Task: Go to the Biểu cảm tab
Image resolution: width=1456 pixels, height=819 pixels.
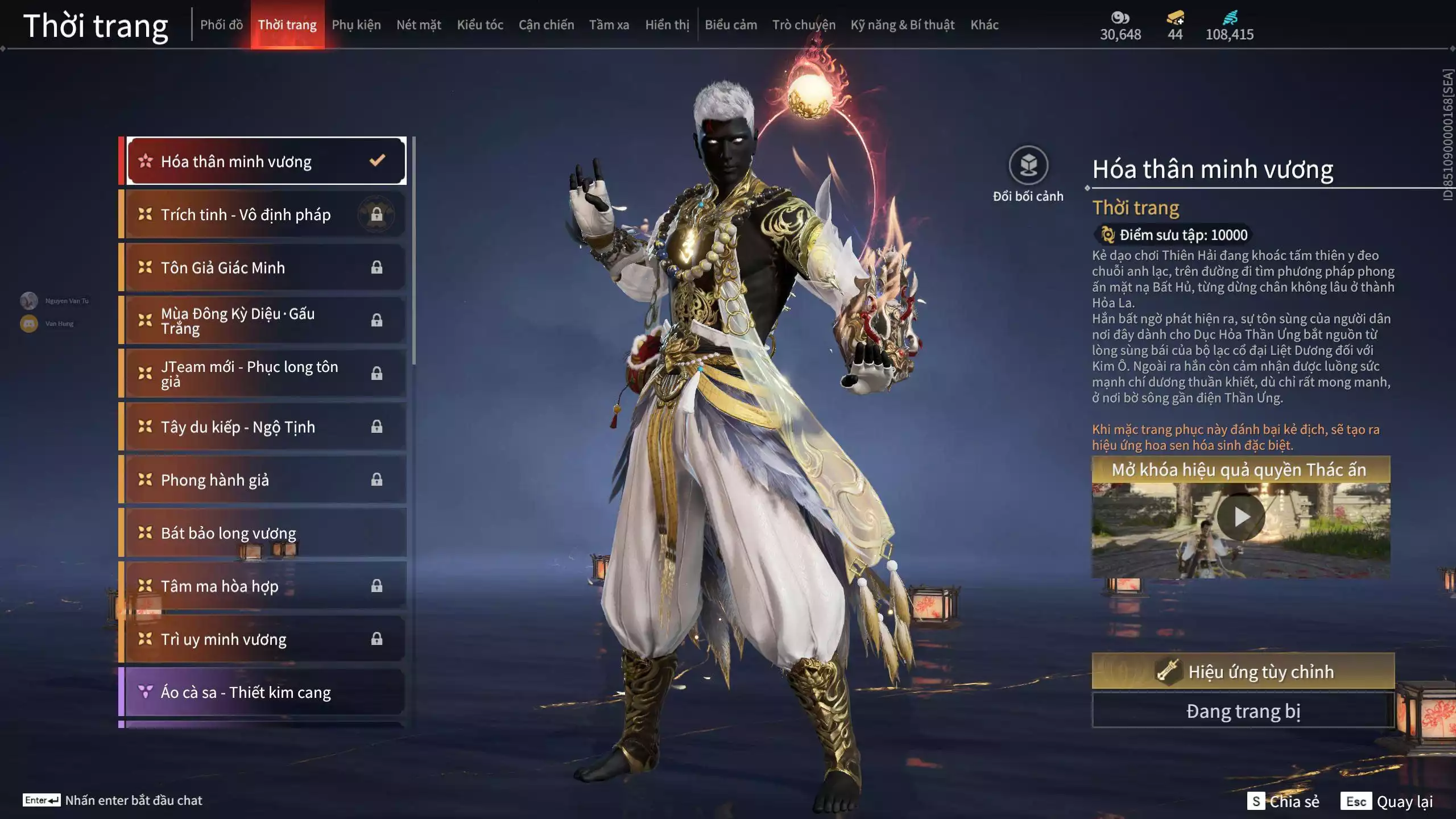Action: [731, 25]
